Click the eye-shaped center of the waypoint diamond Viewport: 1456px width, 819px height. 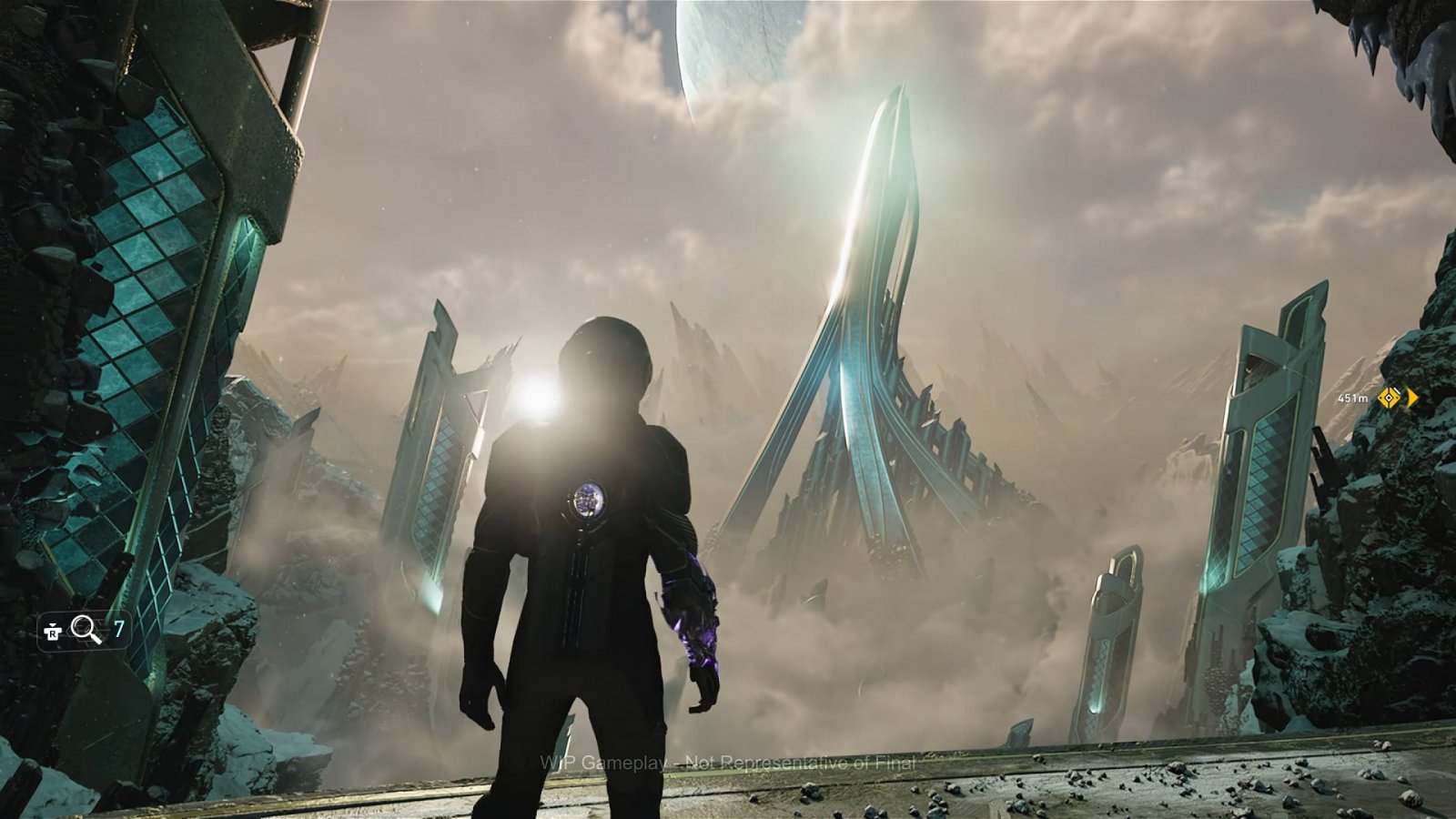[x=1390, y=398]
